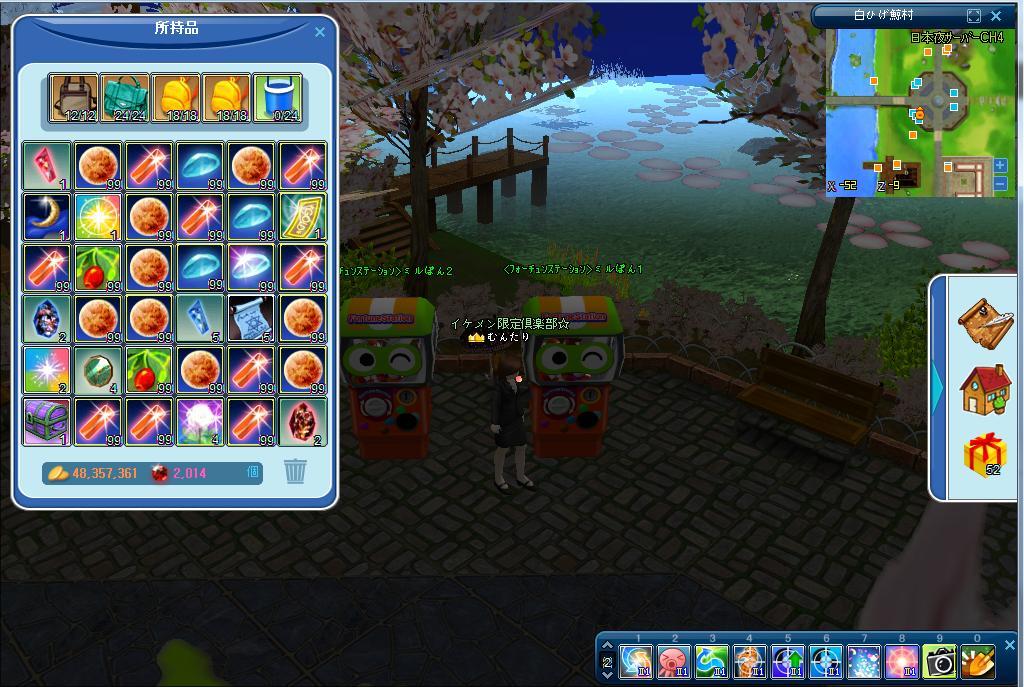This screenshot has width=1024, height=687.
Task: Select the teal handbag tab showing 24/24
Action: (125, 99)
